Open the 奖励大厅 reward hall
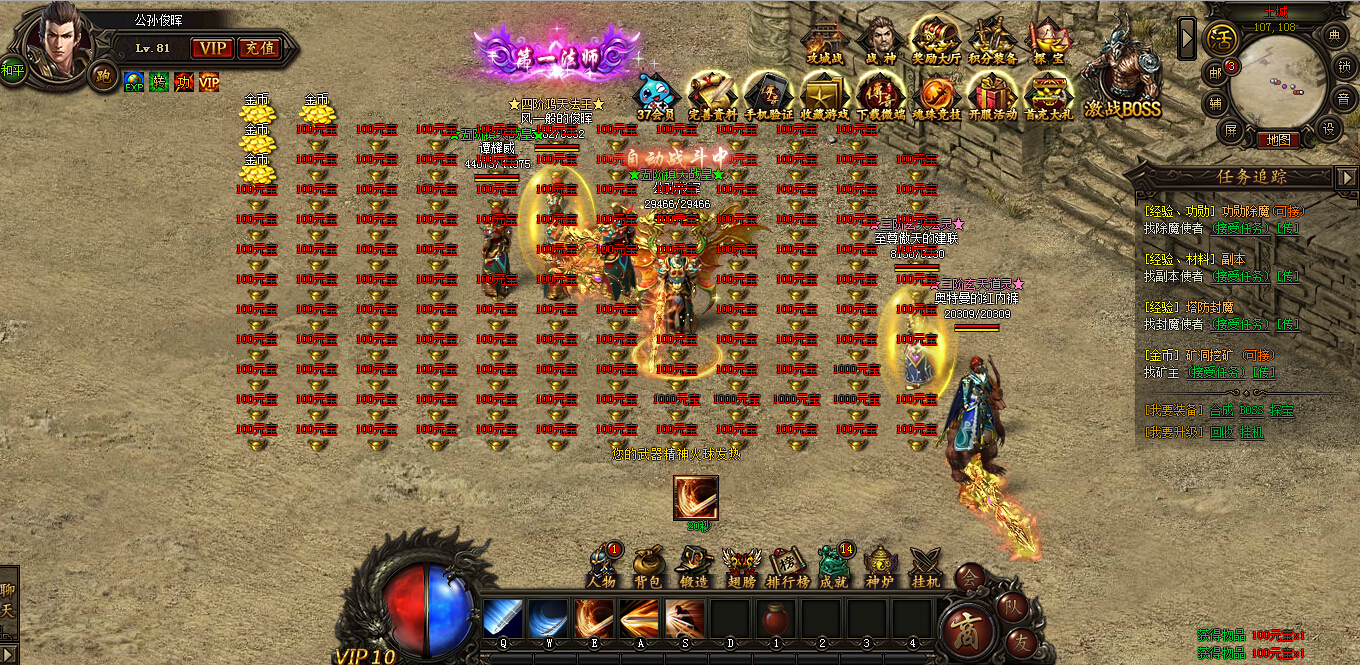The height and width of the screenshot is (665, 1360). click(x=936, y=42)
